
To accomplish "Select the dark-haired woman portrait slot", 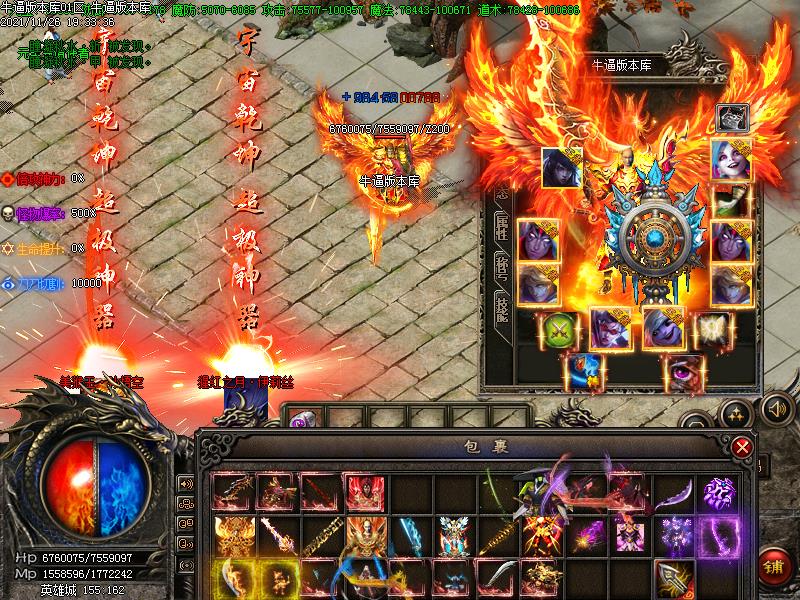I will [x=562, y=166].
